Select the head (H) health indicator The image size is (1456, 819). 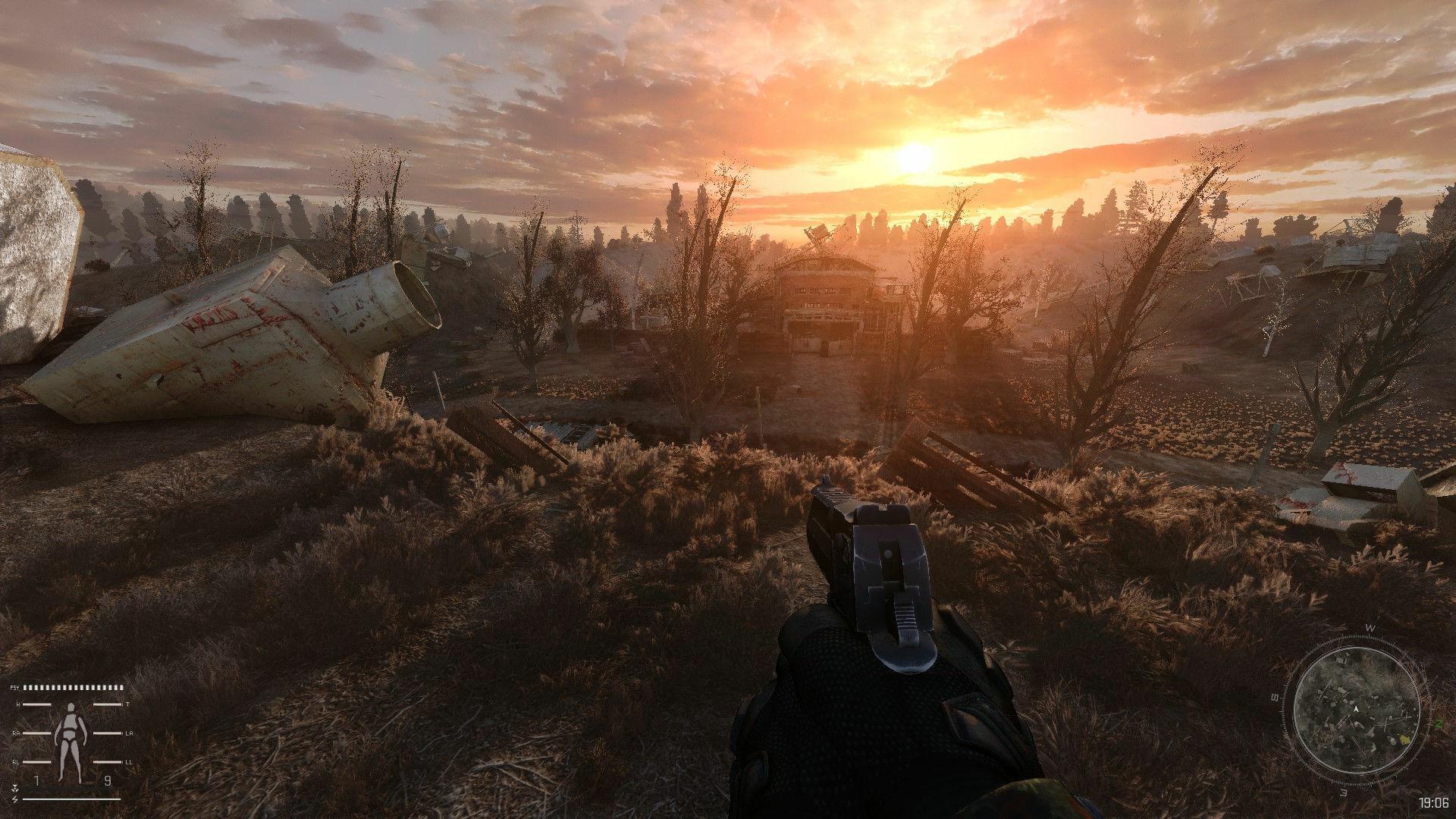tap(36, 704)
